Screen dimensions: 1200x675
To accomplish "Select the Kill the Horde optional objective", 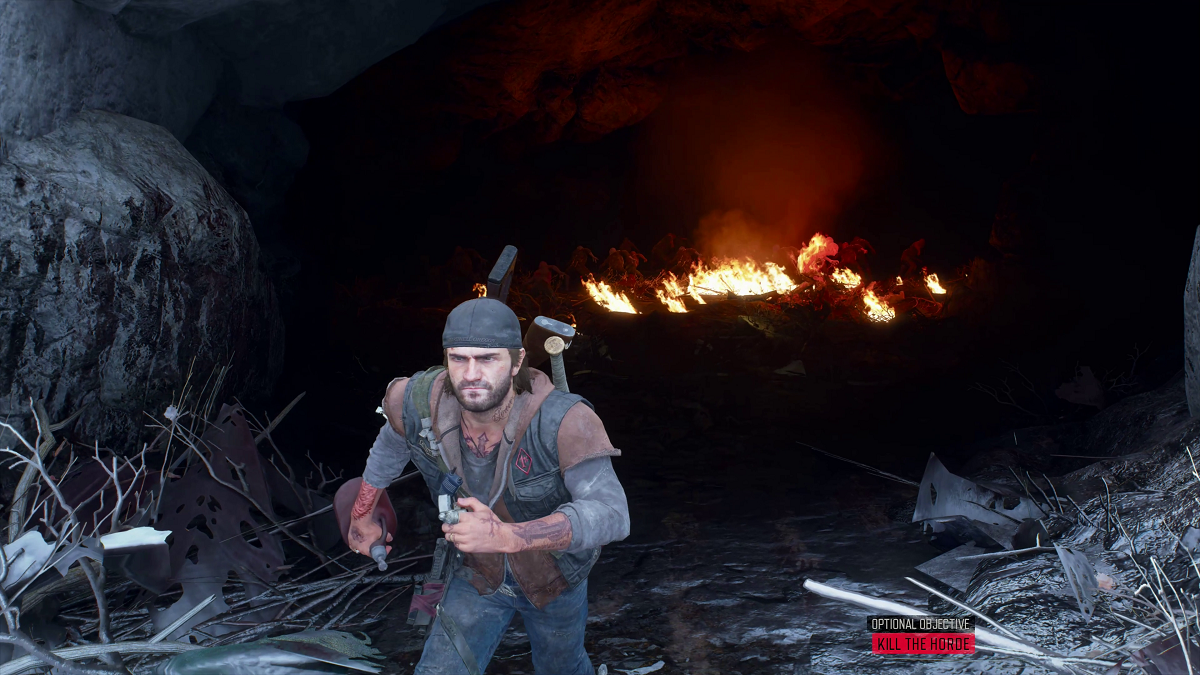I will pyautogui.click(x=922, y=643).
